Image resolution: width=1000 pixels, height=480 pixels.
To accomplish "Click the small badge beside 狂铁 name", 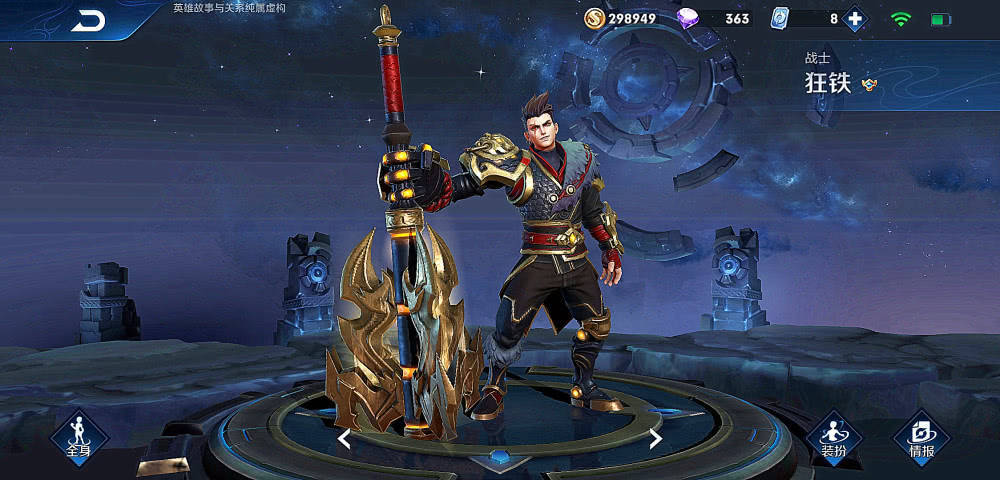I will tap(869, 85).
